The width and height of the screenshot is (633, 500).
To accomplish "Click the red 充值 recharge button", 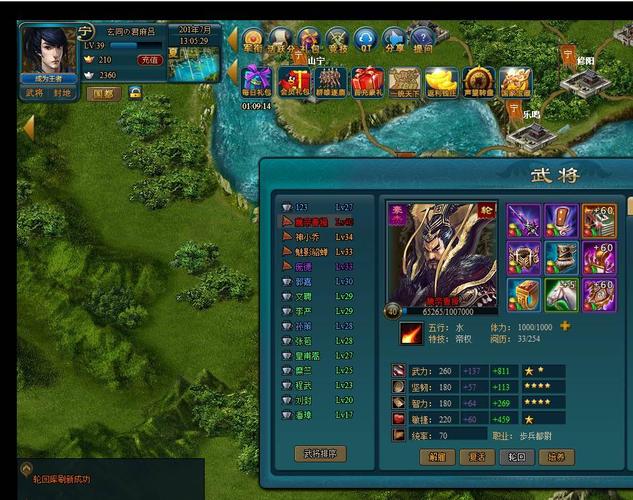I will click(x=149, y=60).
